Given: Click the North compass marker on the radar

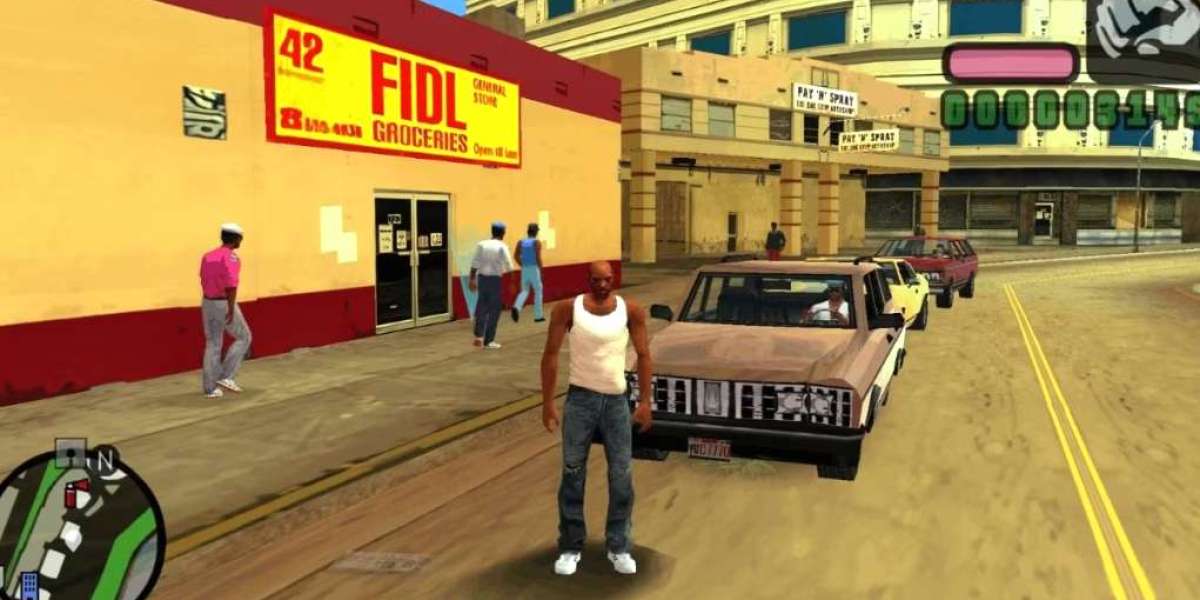Looking at the screenshot, I should (105, 462).
